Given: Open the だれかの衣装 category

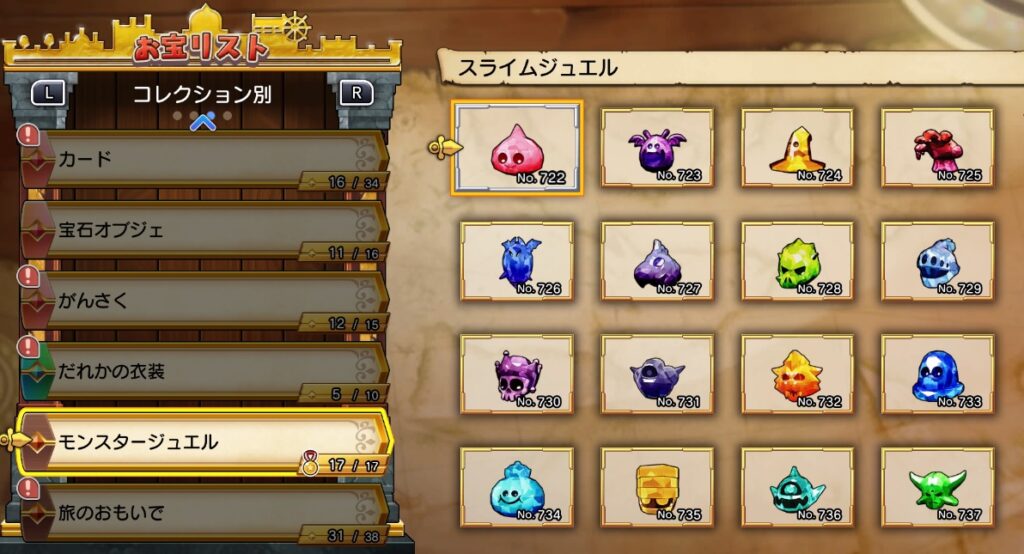Looking at the screenshot, I should point(200,371).
